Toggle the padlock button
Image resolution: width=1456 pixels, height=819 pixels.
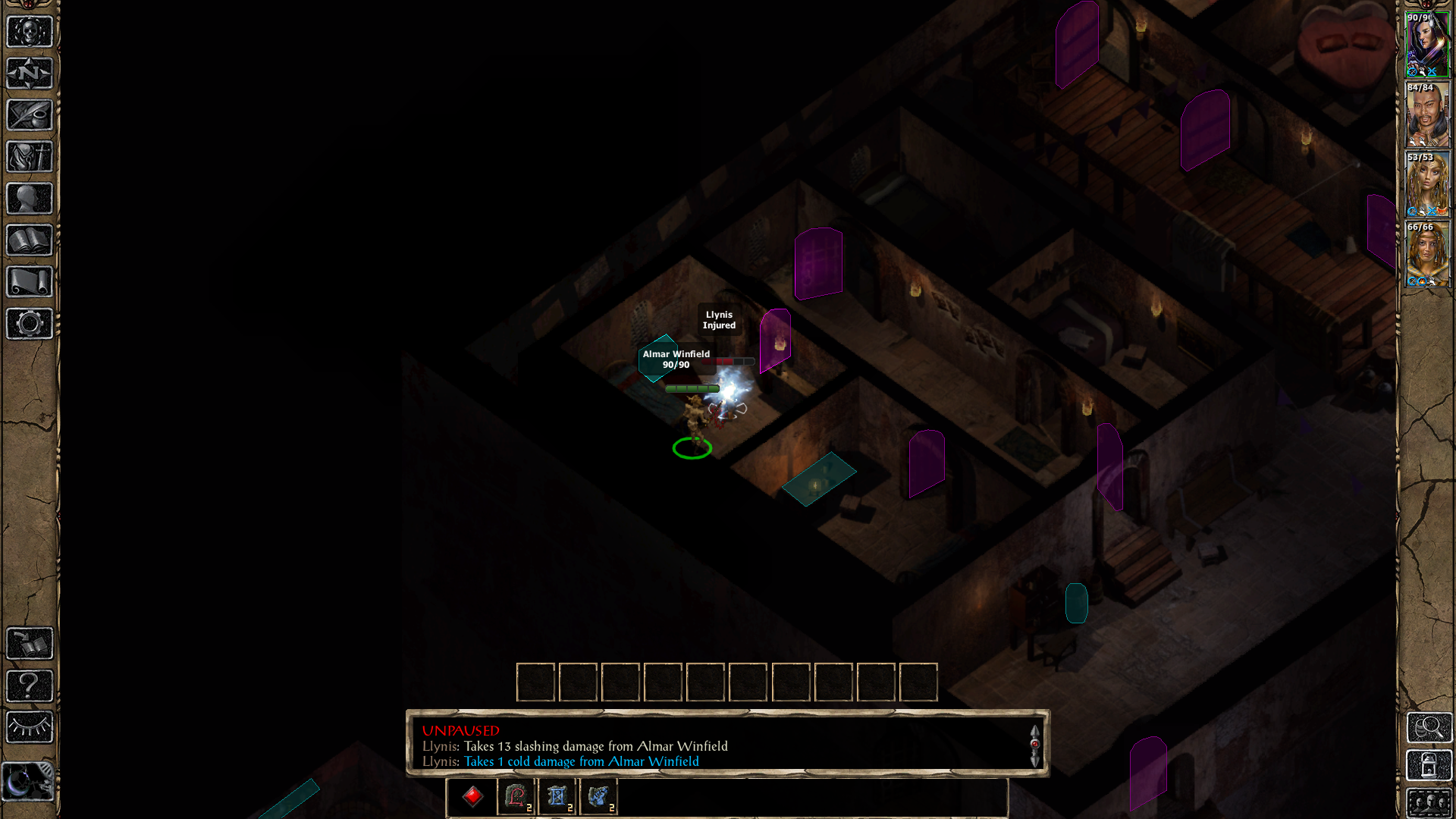(x=1429, y=766)
